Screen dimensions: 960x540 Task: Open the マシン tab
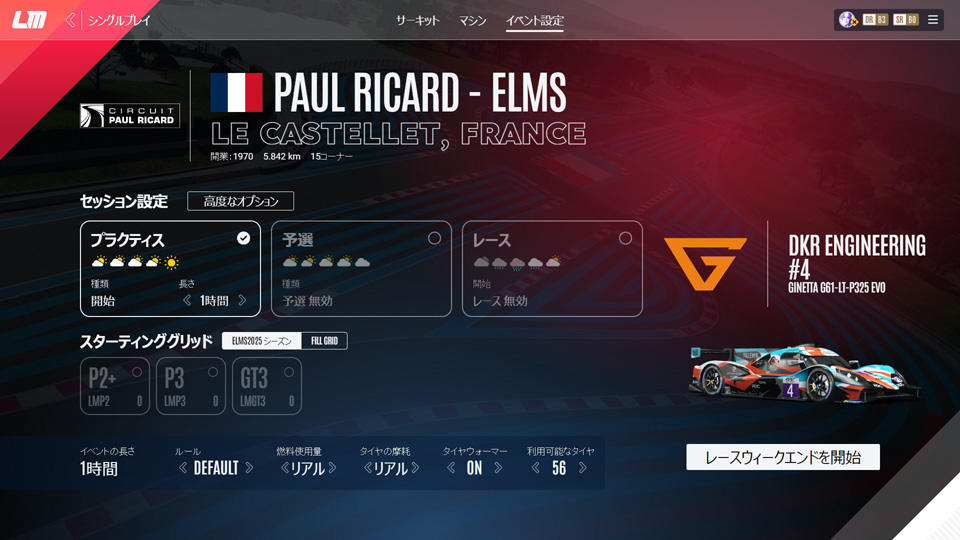(473, 20)
